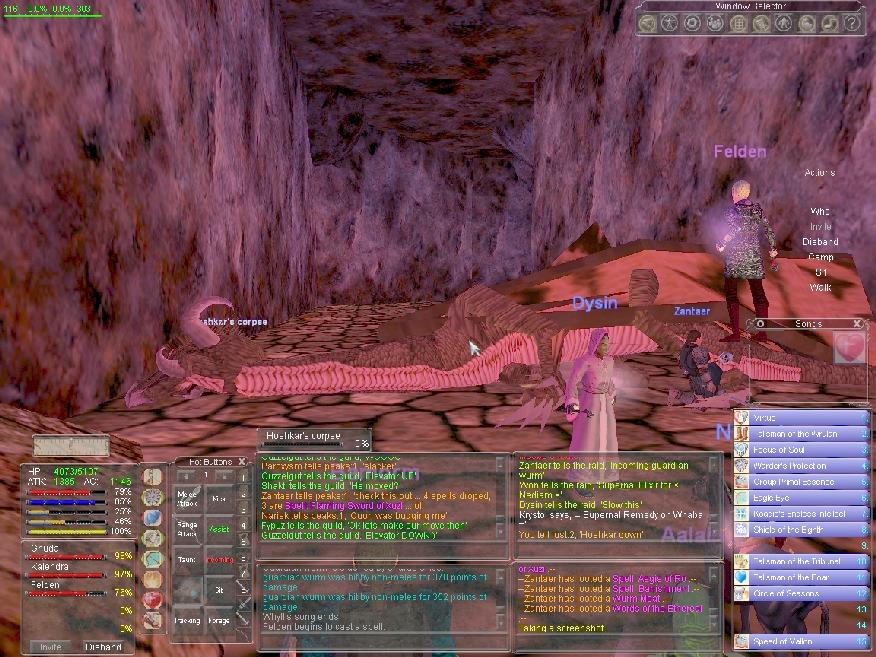Select the Focus of Soul buff
Image resolution: width=876 pixels, height=657 pixels.
click(x=788, y=450)
